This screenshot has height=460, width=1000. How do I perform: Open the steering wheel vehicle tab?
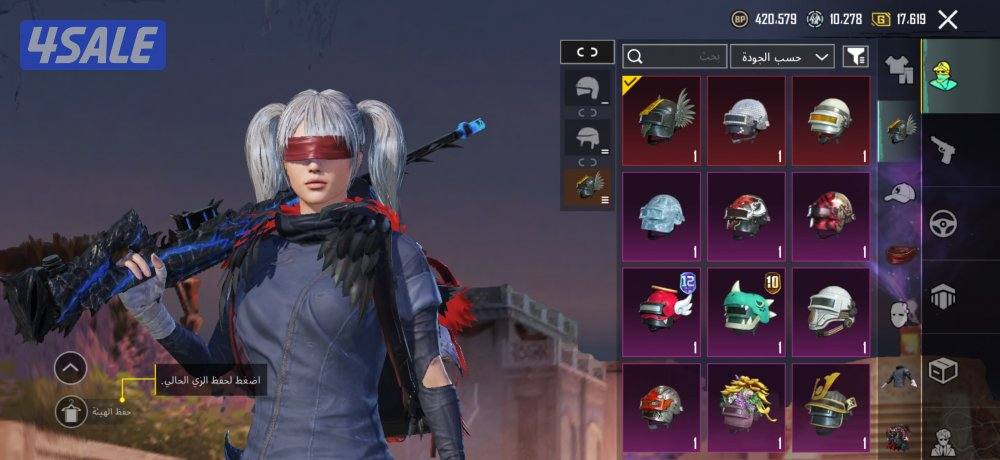coord(943,223)
